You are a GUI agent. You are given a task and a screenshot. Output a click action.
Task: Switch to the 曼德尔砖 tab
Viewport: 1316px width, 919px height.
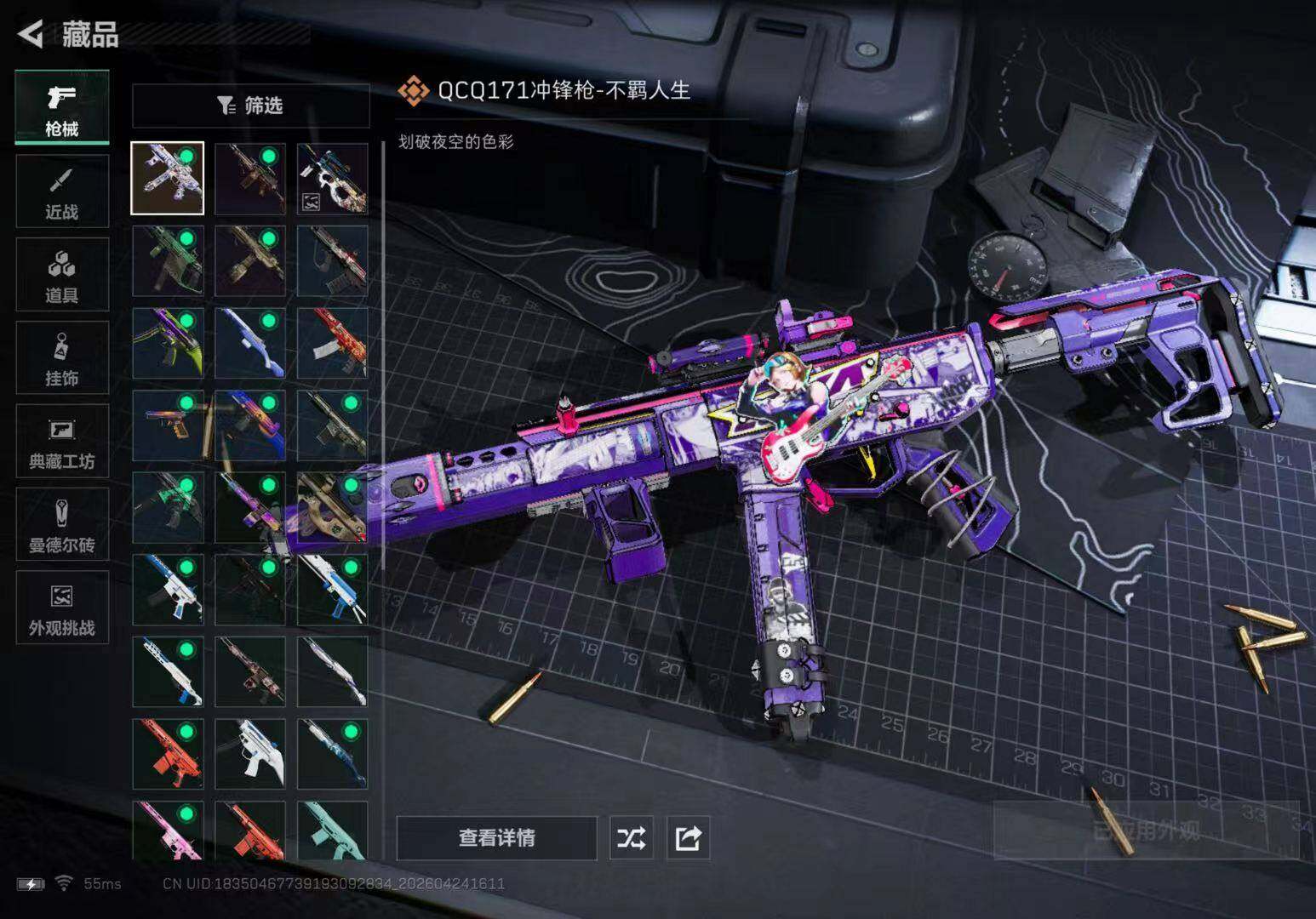(62, 524)
